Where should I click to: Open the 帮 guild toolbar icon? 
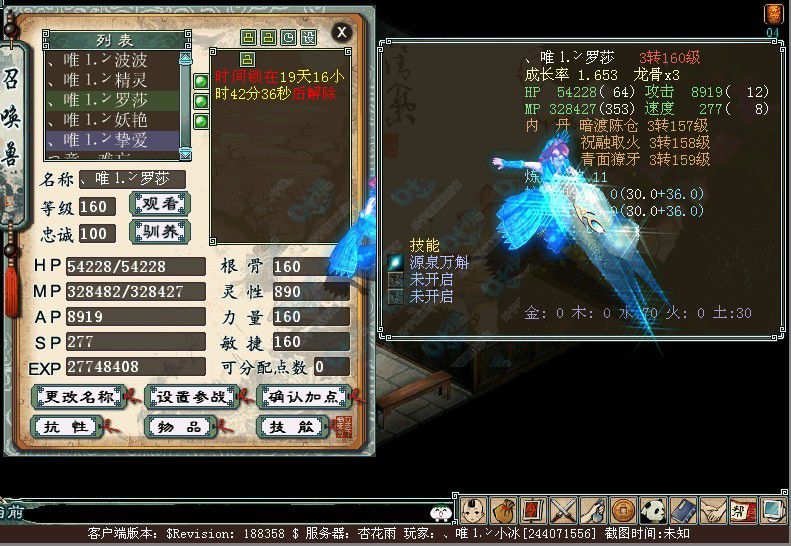pos(742,510)
